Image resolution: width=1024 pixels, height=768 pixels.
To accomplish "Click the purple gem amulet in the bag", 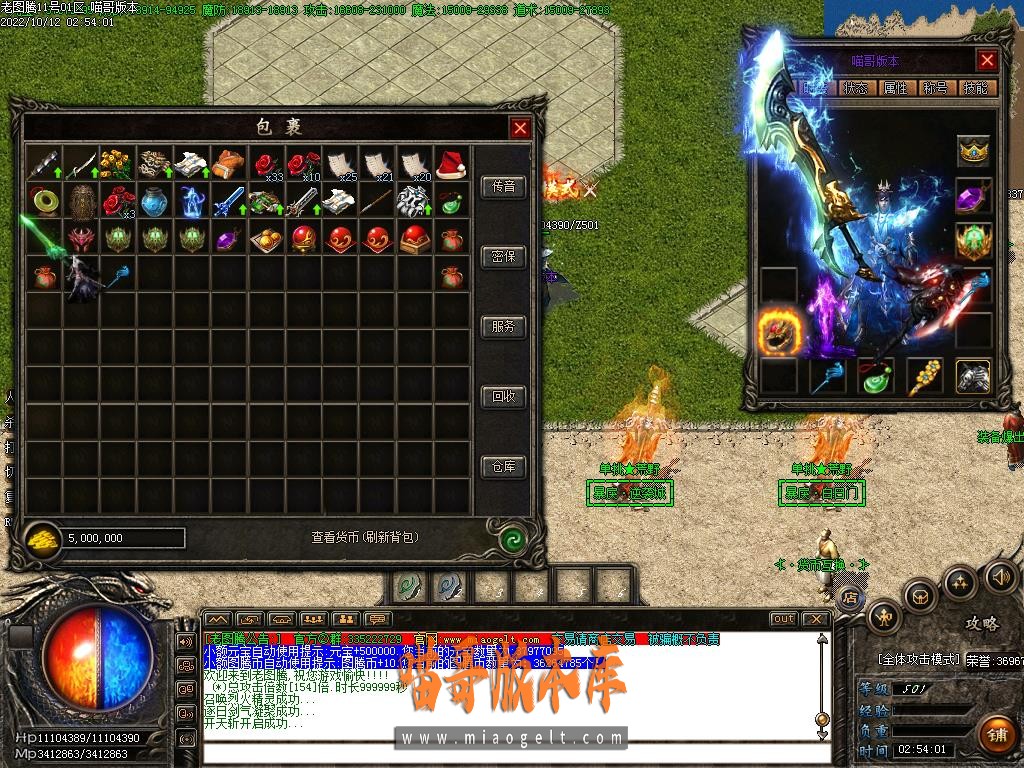I will [x=229, y=238].
